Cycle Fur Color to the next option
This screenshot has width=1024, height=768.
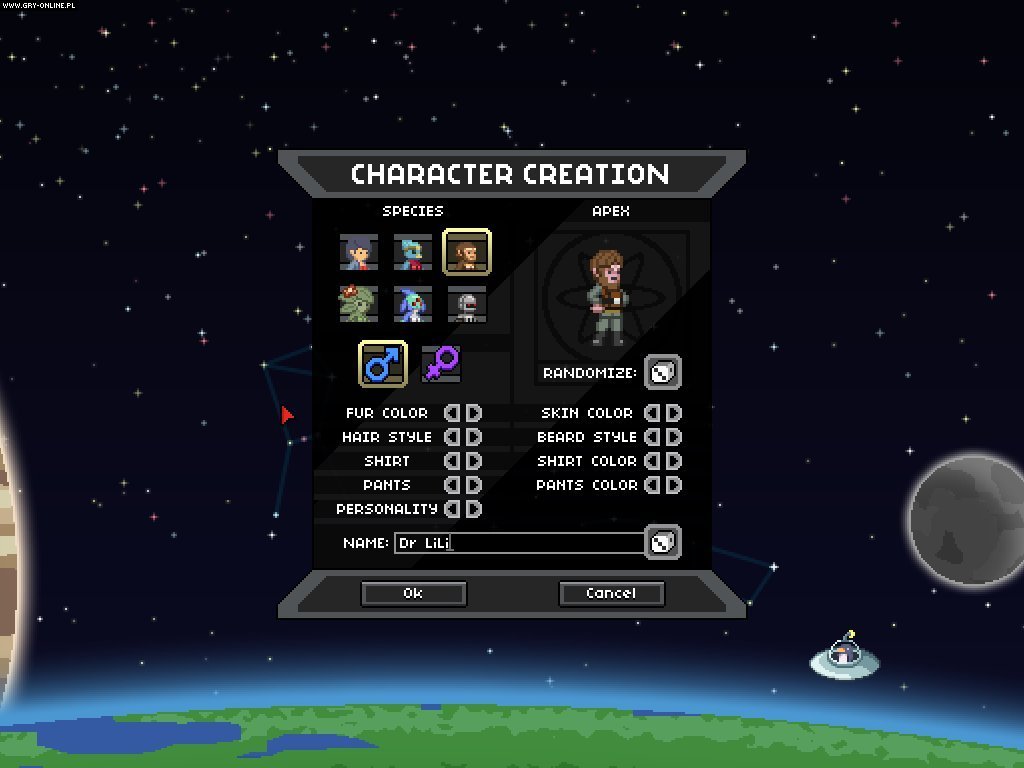[474, 413]
